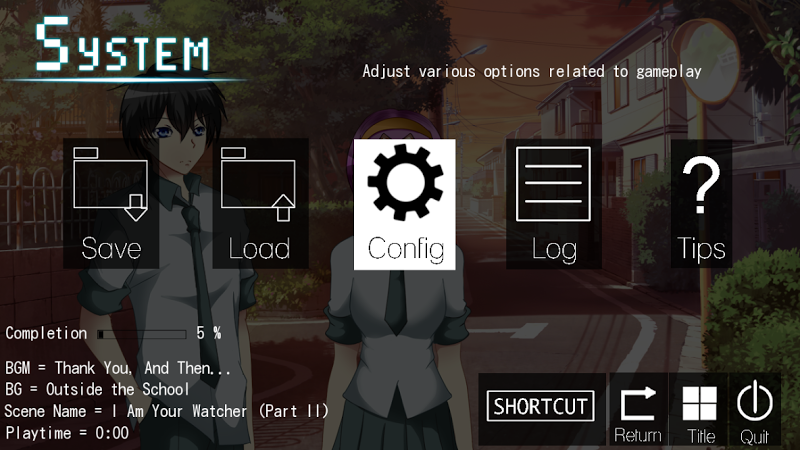
Task: Go back to the Title screen
Action: coord(700,410)
